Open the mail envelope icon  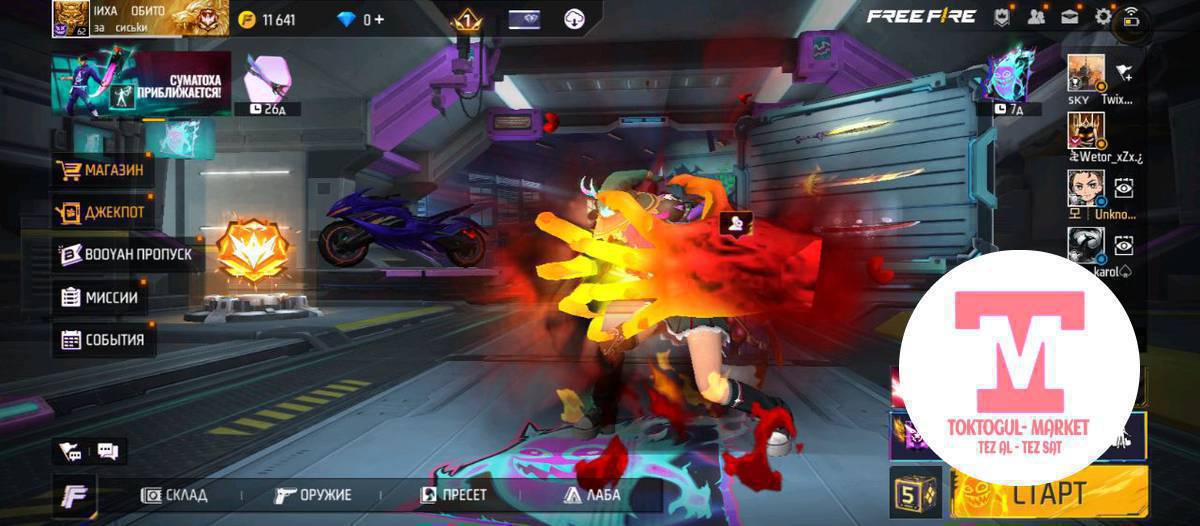pyautogui.click(x=1070, y=16)
